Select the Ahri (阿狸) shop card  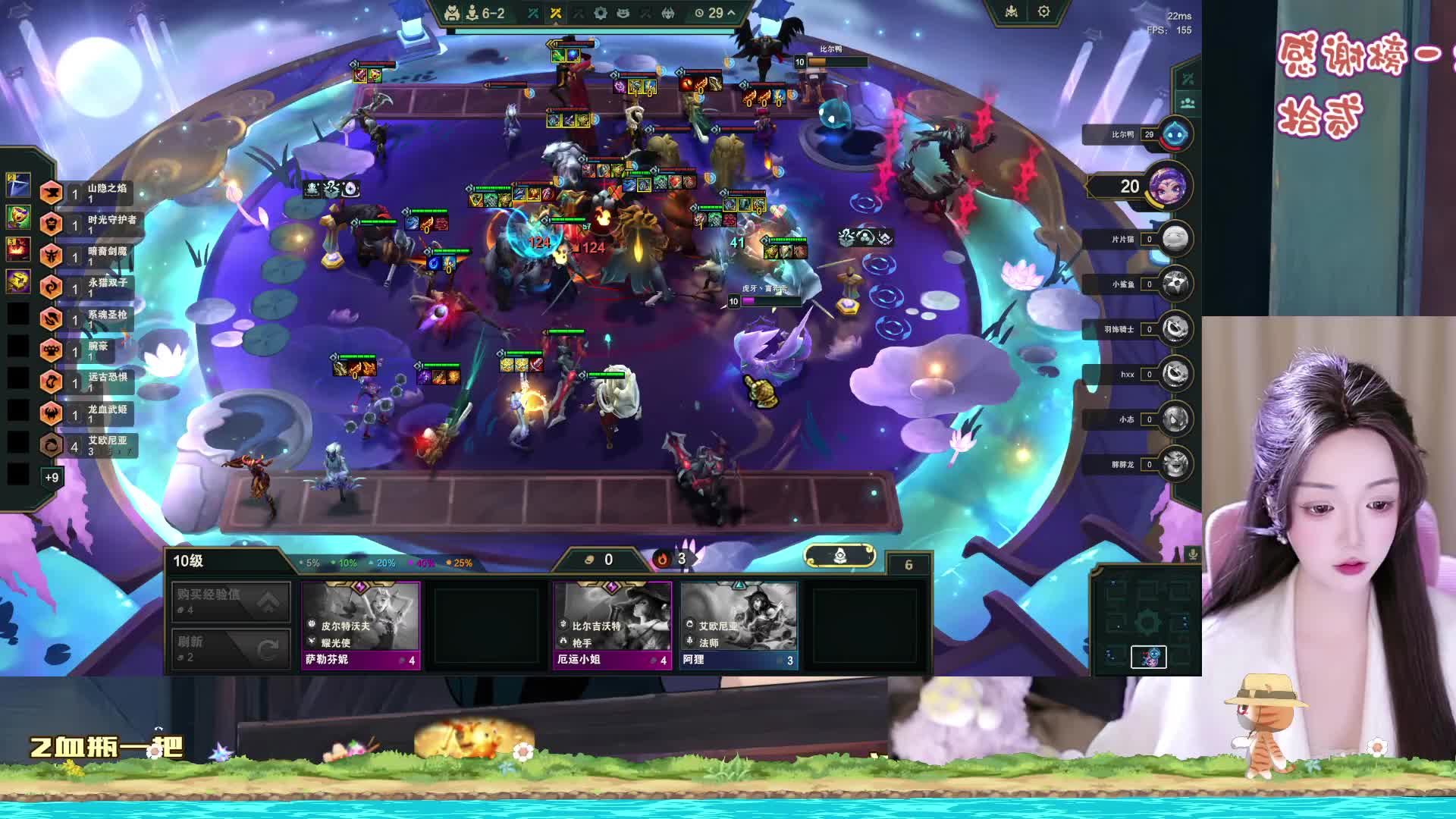[739, 625]
